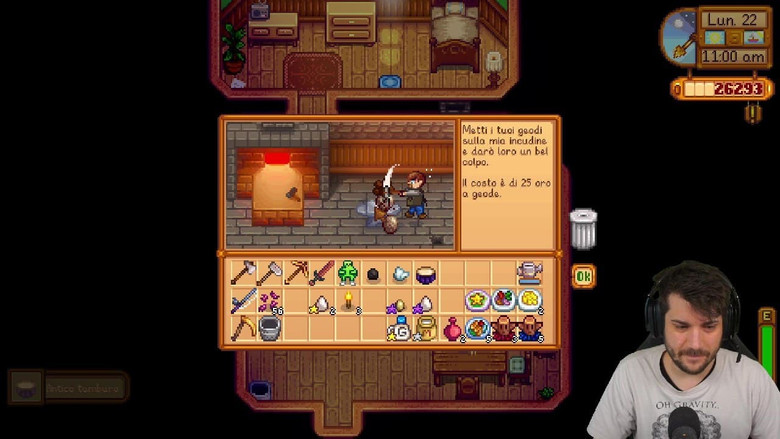Confirm with the green OK button

click(x=583, y=276)
